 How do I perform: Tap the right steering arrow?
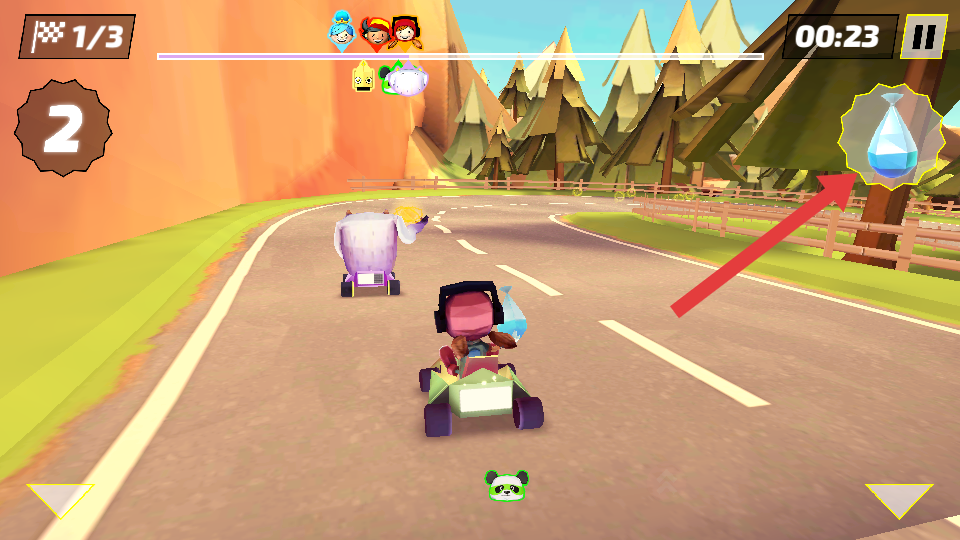(x=898, y=499)
